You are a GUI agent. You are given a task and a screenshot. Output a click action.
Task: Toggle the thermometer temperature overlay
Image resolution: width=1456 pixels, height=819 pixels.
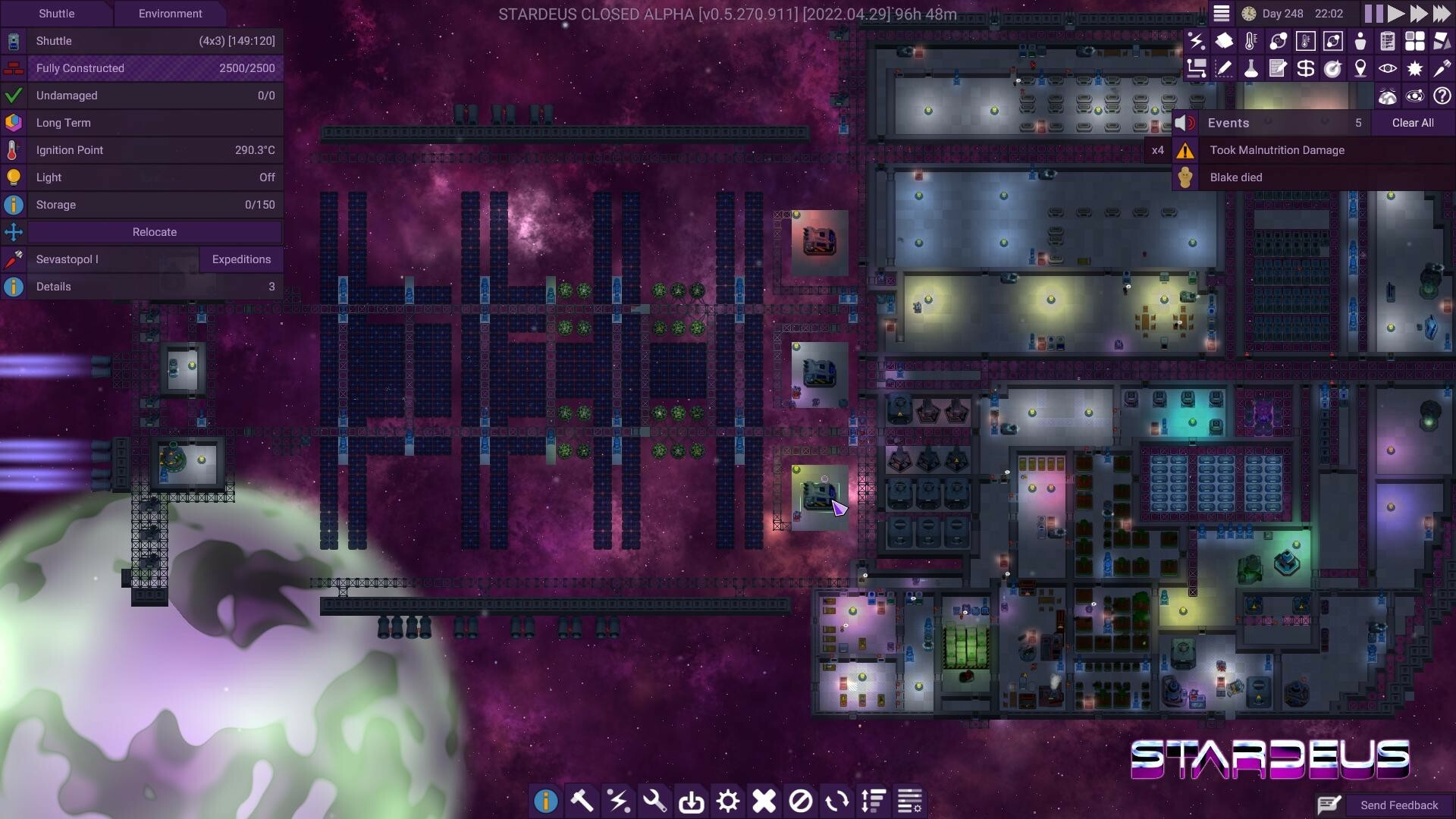tap(1250, 42)
